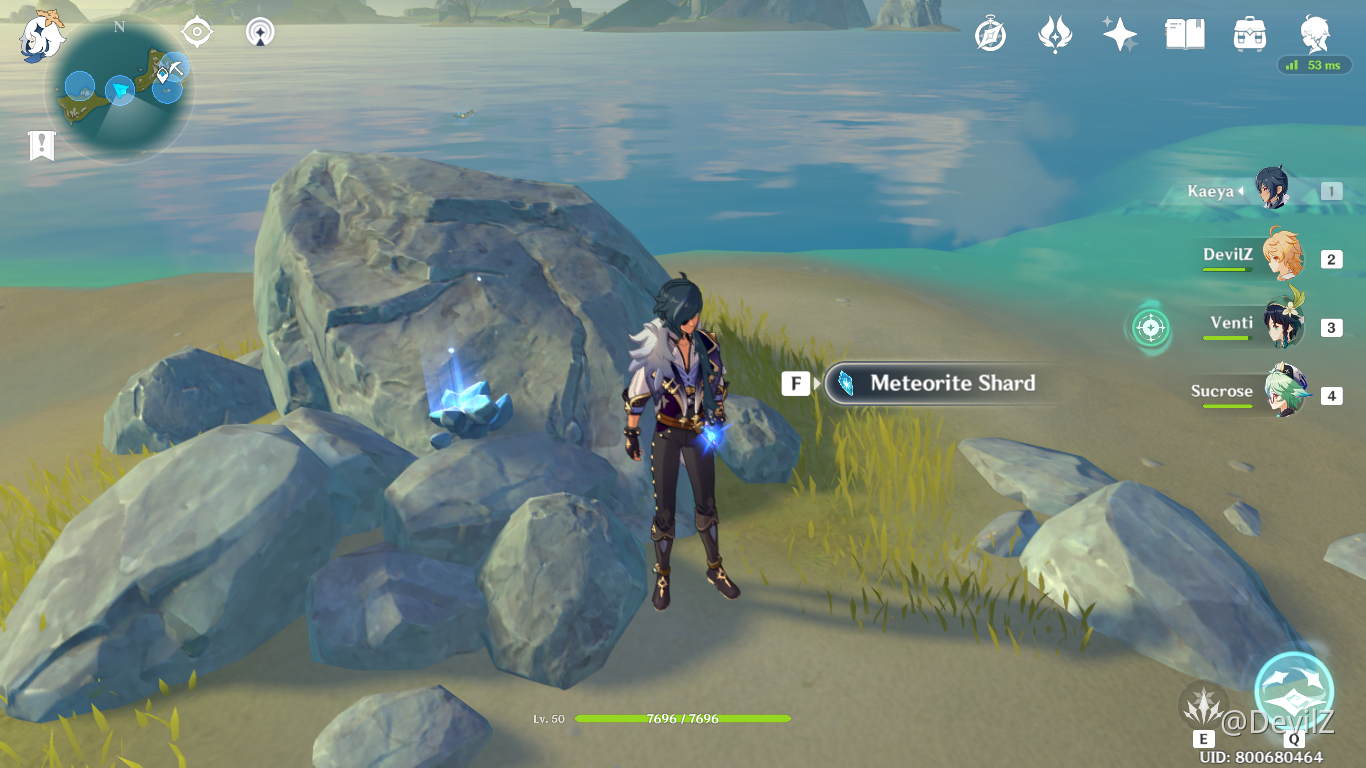Image resolution: width=1366 pixels, height=768 pixels.
Task: Open the winged battle pass icon
Action: (1055, 35)
